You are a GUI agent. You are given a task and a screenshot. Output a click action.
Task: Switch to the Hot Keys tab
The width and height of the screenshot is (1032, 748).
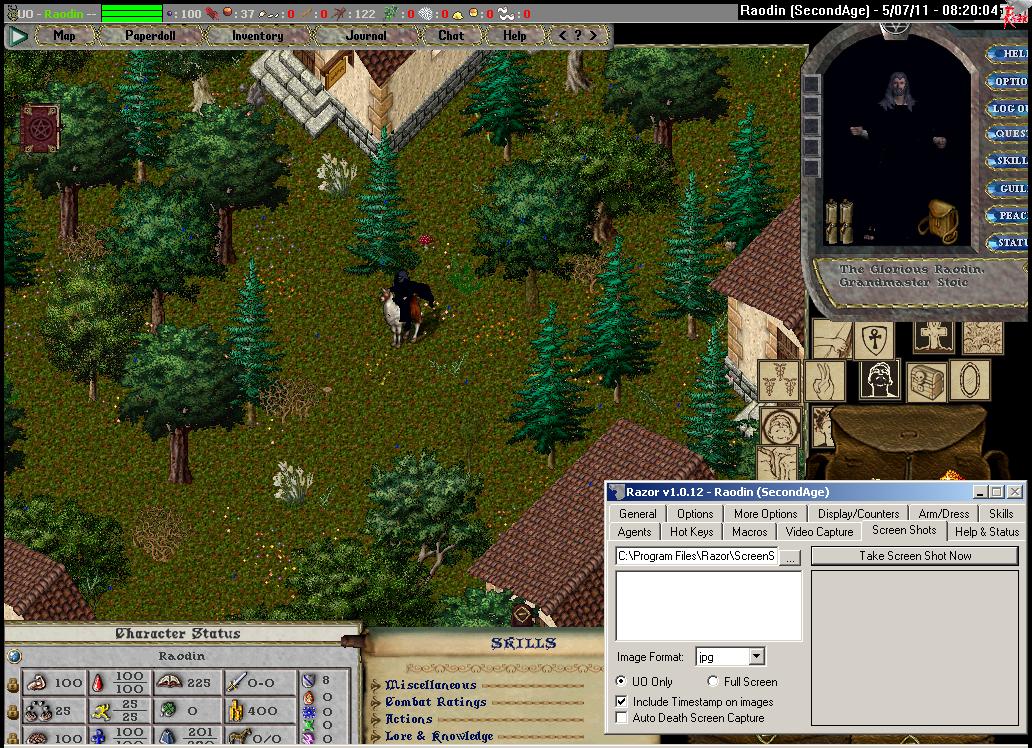tap(691, 532)
